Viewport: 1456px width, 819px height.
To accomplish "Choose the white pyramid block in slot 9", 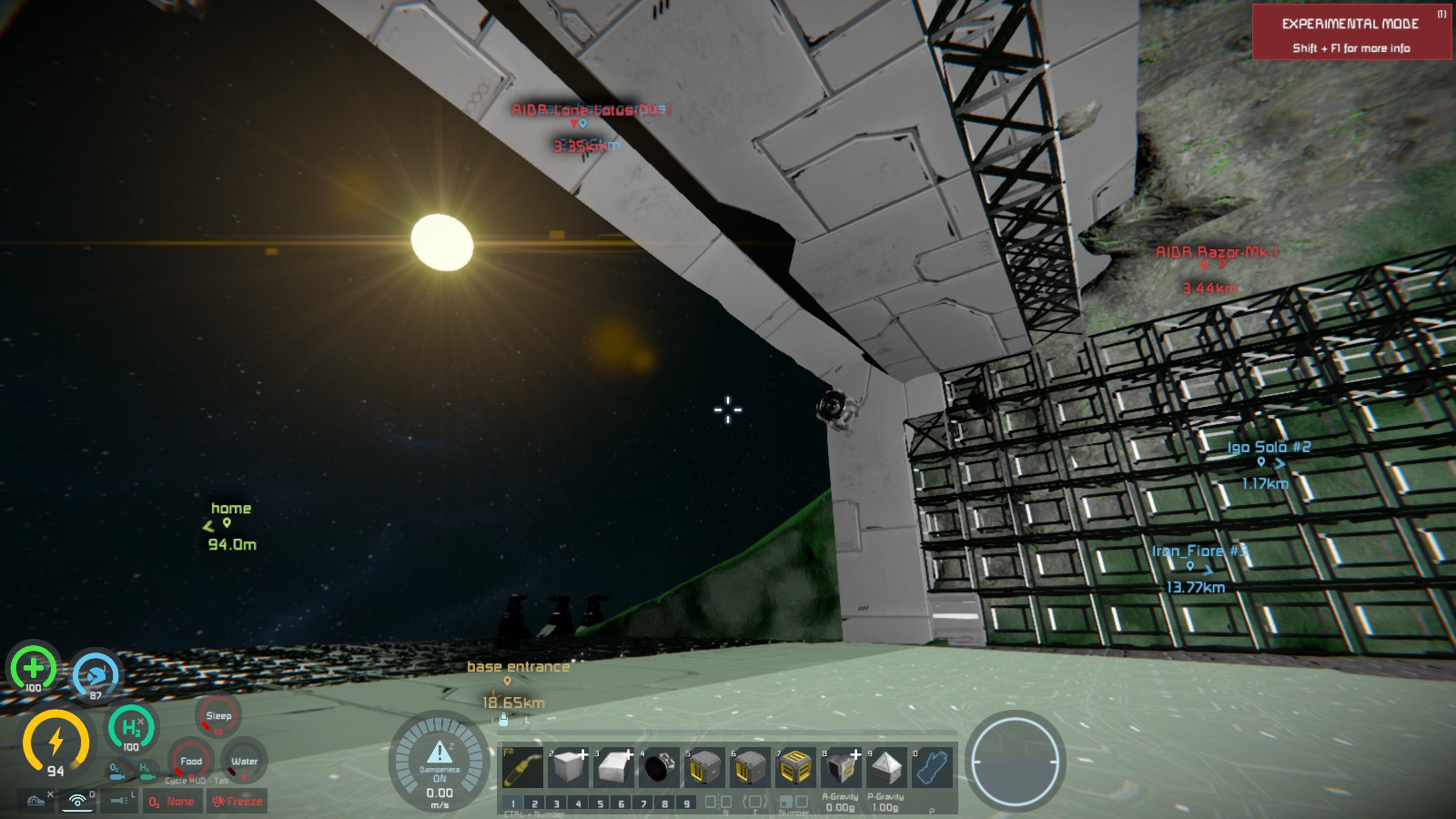I will (885, 767).
